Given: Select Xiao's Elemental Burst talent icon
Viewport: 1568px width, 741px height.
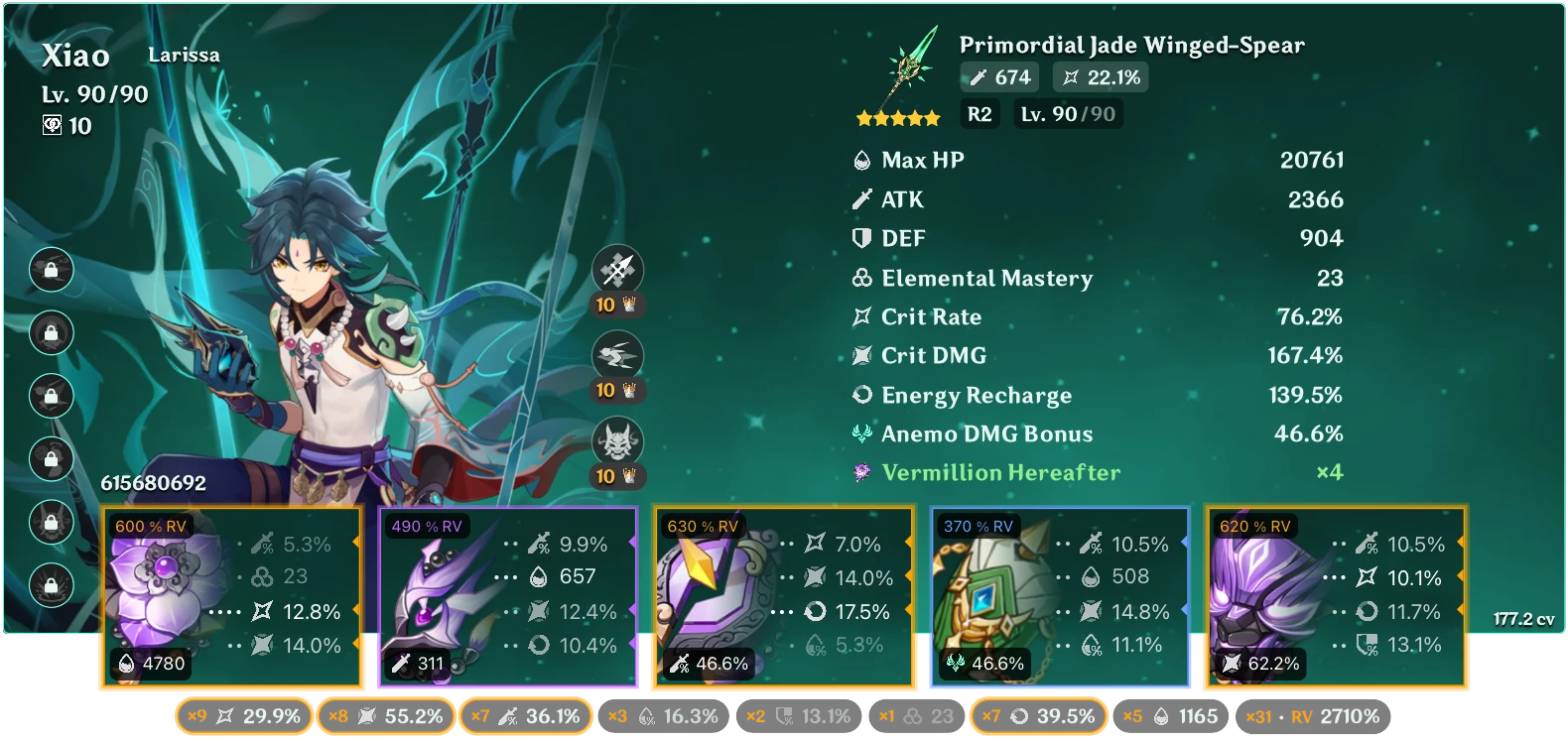Looking at the screenshot, I should tap(617, 440).
